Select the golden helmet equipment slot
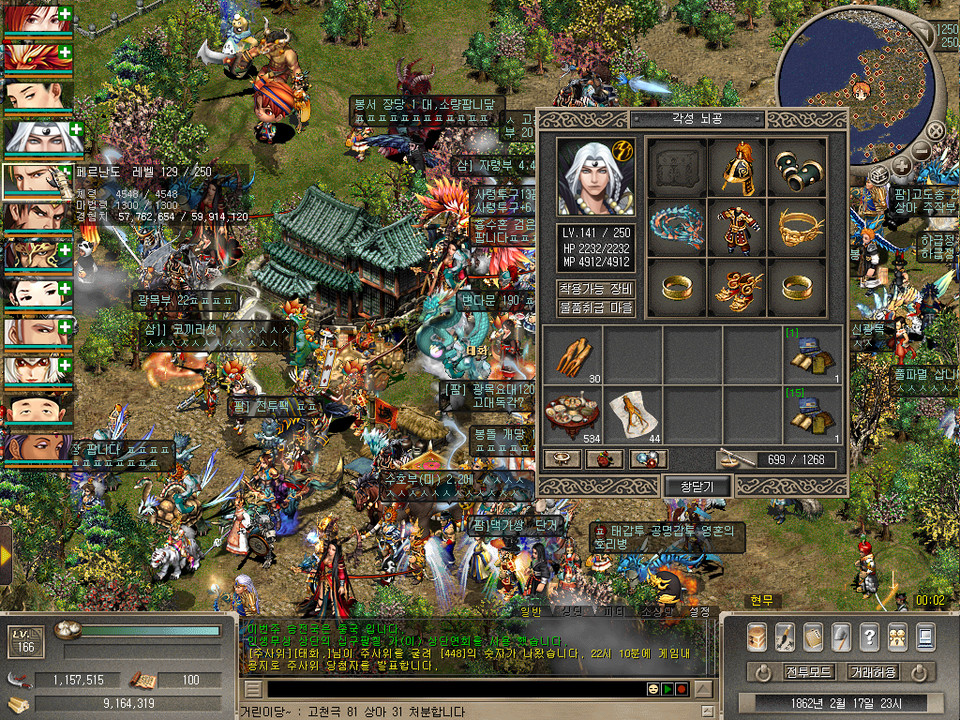Viewport: 960px width, 720px height. point(737,168)
